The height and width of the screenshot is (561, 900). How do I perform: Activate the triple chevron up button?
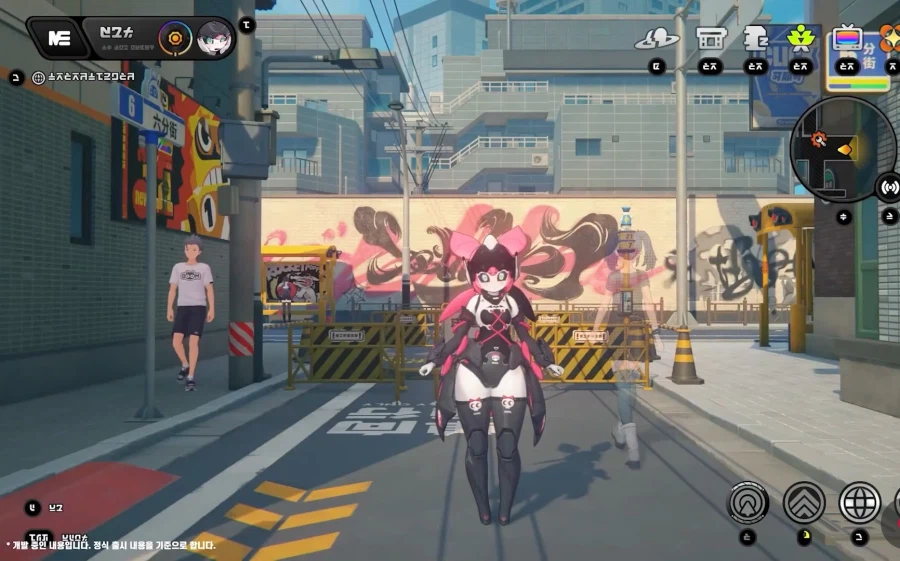point(804,502)
